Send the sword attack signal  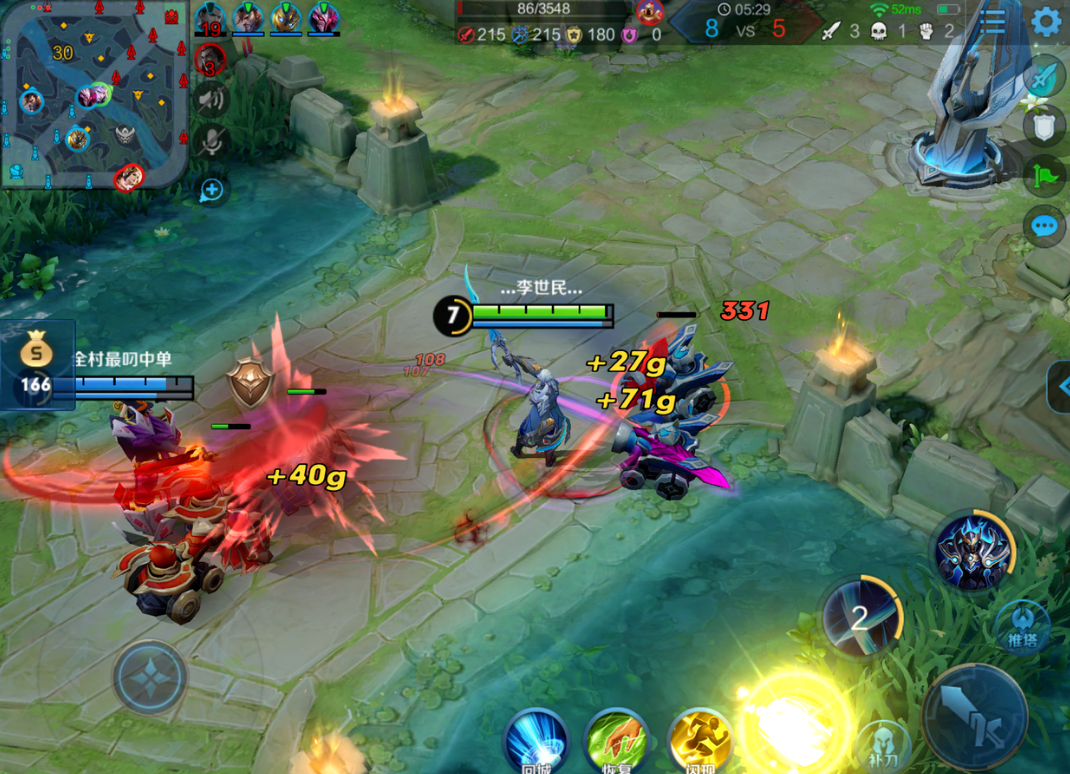tap(1043, 77)
